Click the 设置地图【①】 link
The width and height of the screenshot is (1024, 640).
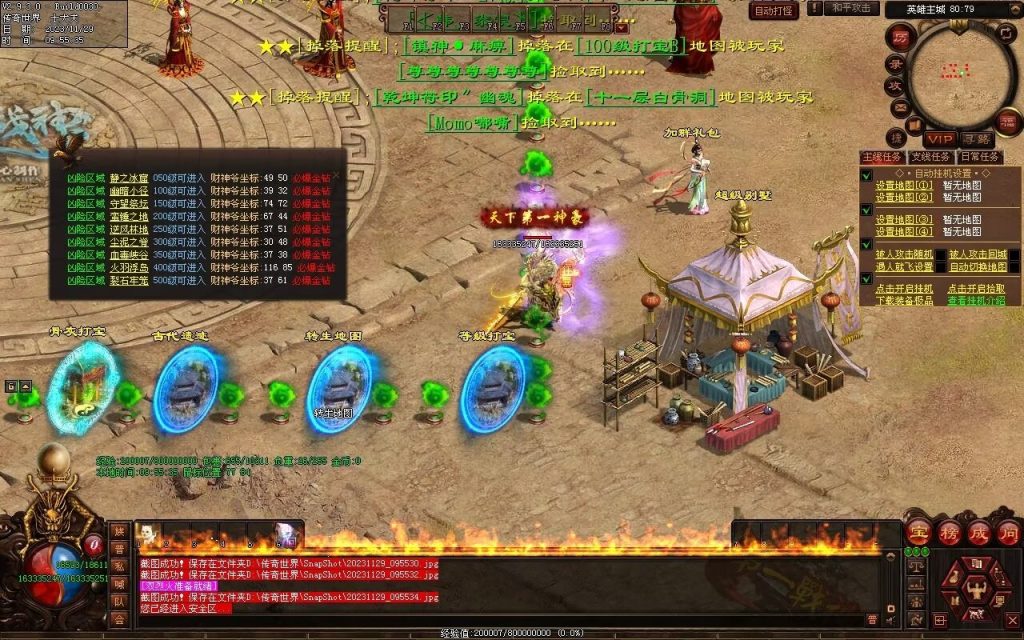coord(904,186)
